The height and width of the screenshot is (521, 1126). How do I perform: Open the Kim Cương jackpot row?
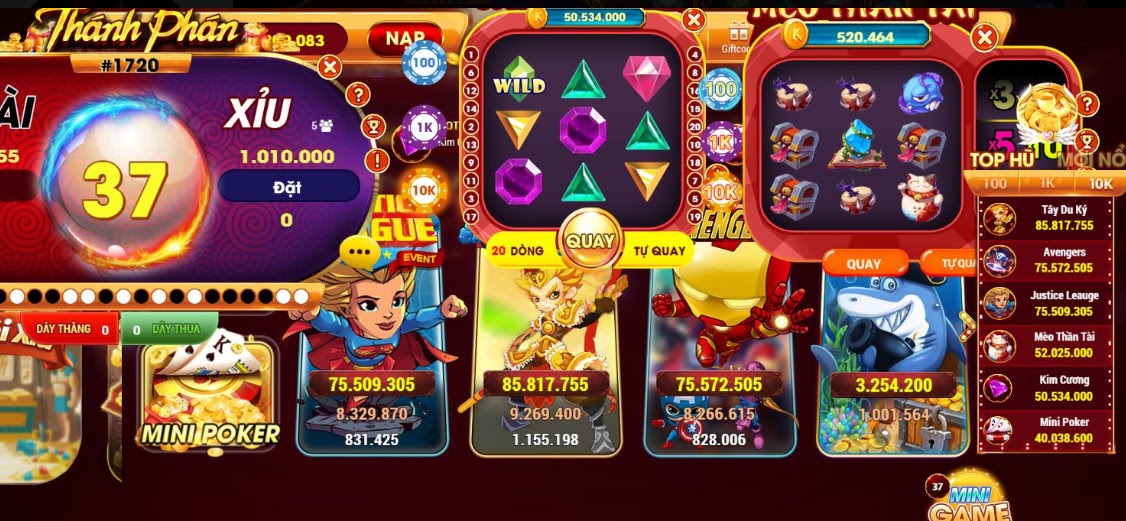1045,388
